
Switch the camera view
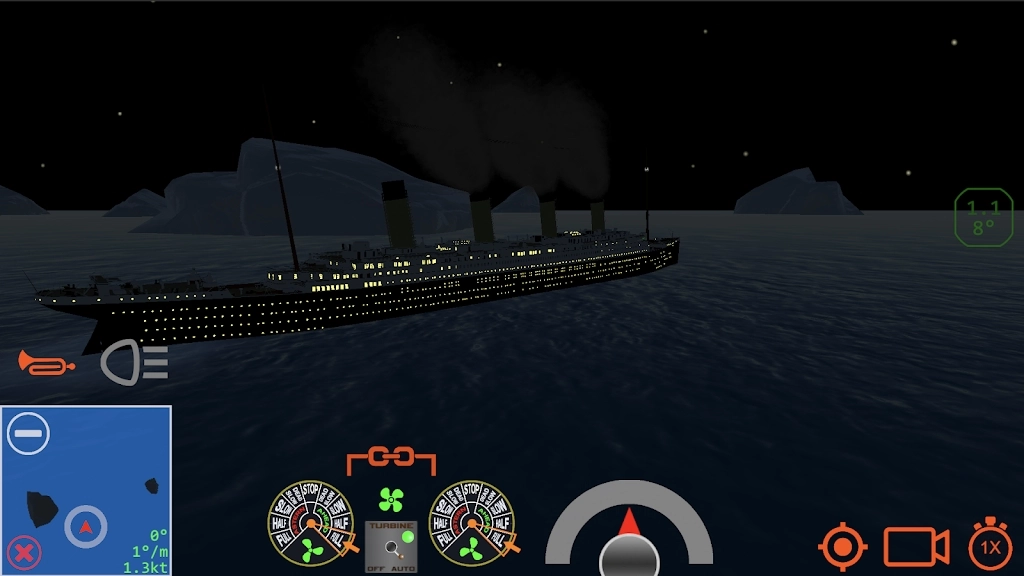[x=916, y=547]
